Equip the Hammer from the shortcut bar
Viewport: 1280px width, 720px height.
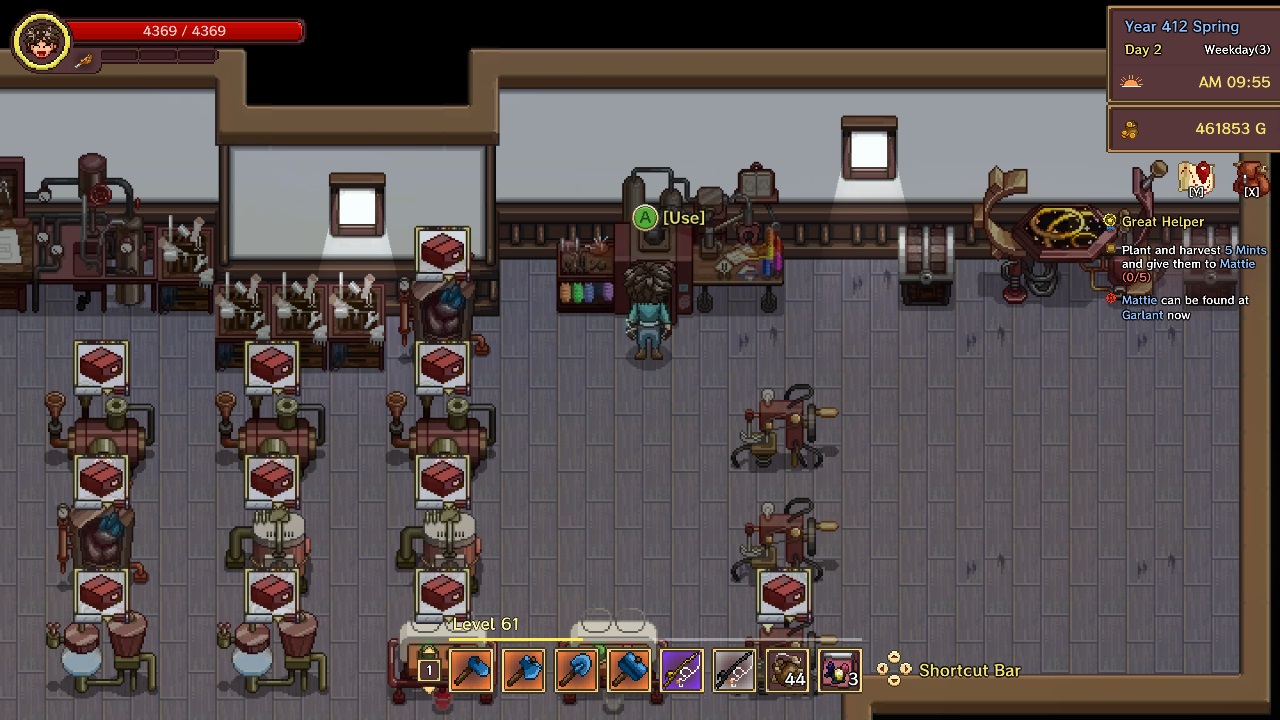click(629, 670)
